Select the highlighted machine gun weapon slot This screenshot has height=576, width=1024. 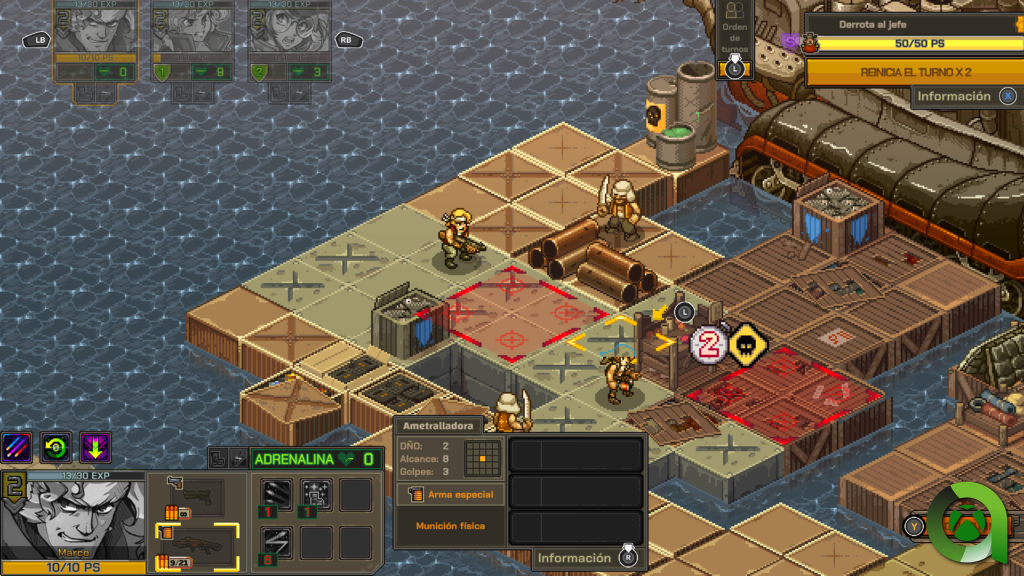coord(196,545)
